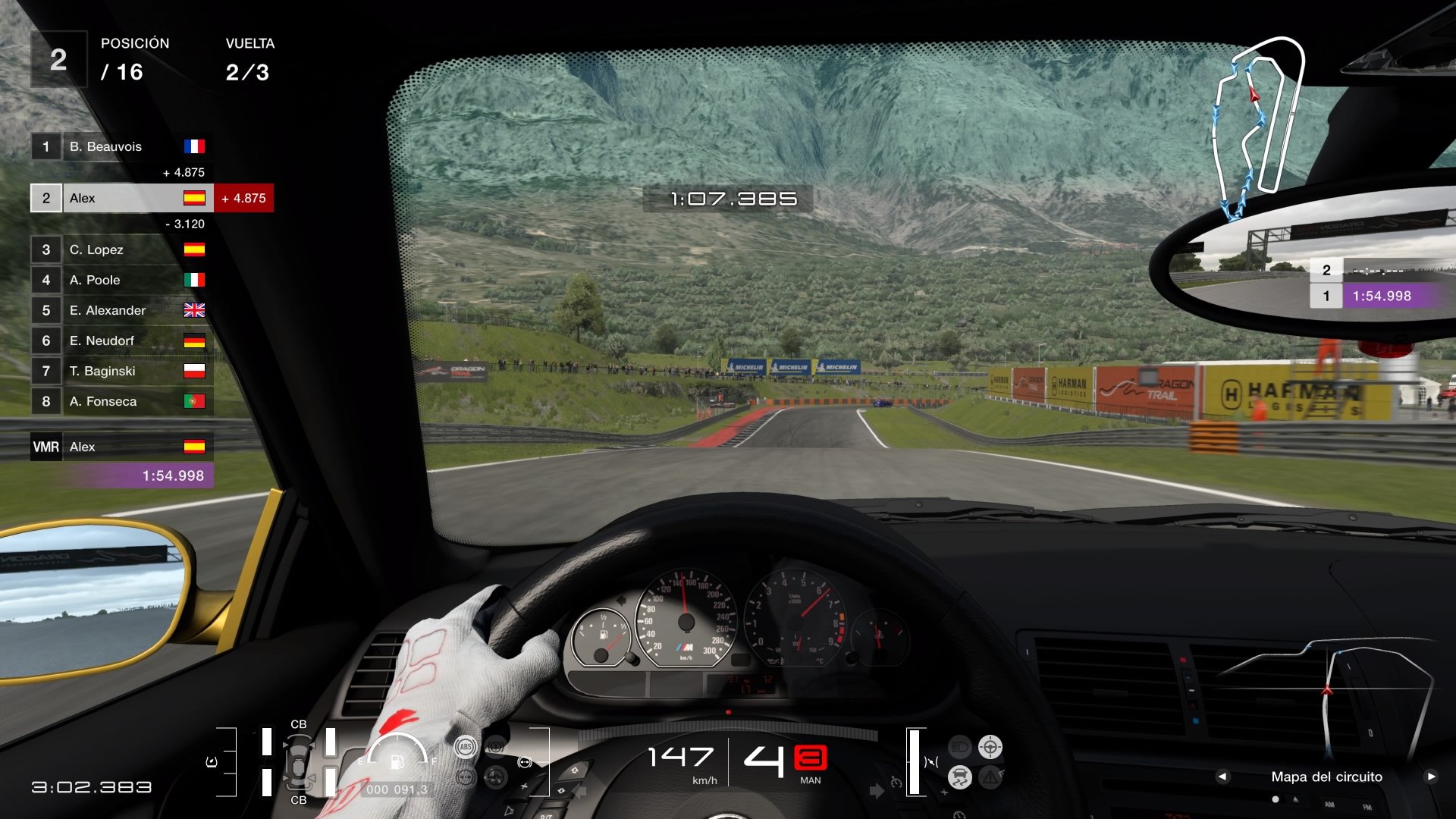Image resolution: width=1456 pixels, height=819 pixels.
Task: Select B. Beauvois in the standings
Action: tap(122, 146)
